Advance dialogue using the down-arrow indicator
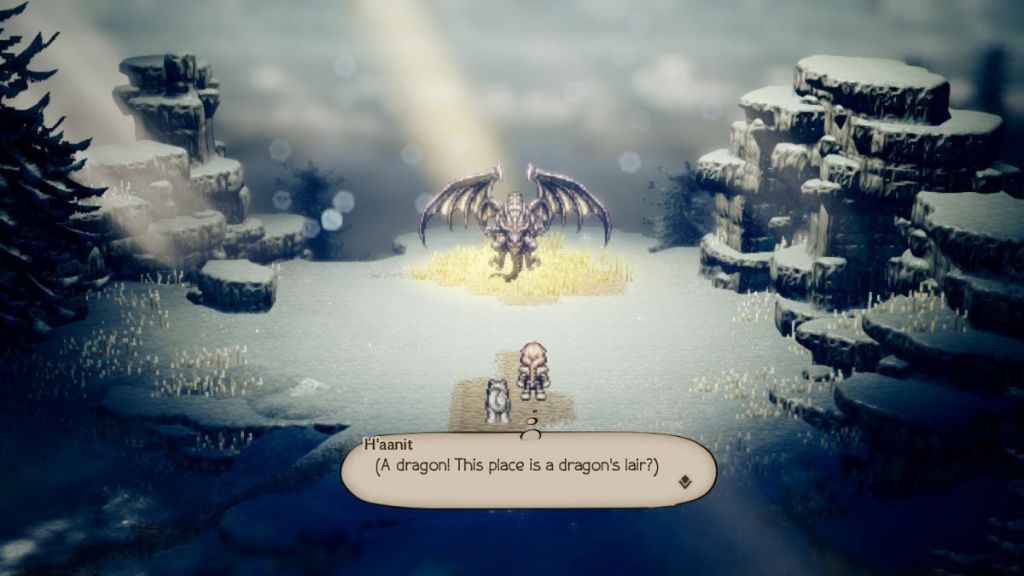Viewport: 1024px width, 576px height. (685, 481)
